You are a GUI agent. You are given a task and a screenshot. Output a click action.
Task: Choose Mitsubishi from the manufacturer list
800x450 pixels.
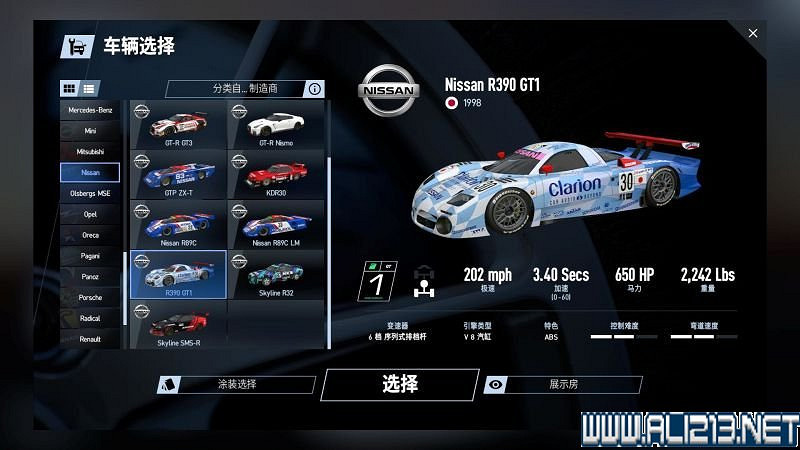tap(90, 151)
